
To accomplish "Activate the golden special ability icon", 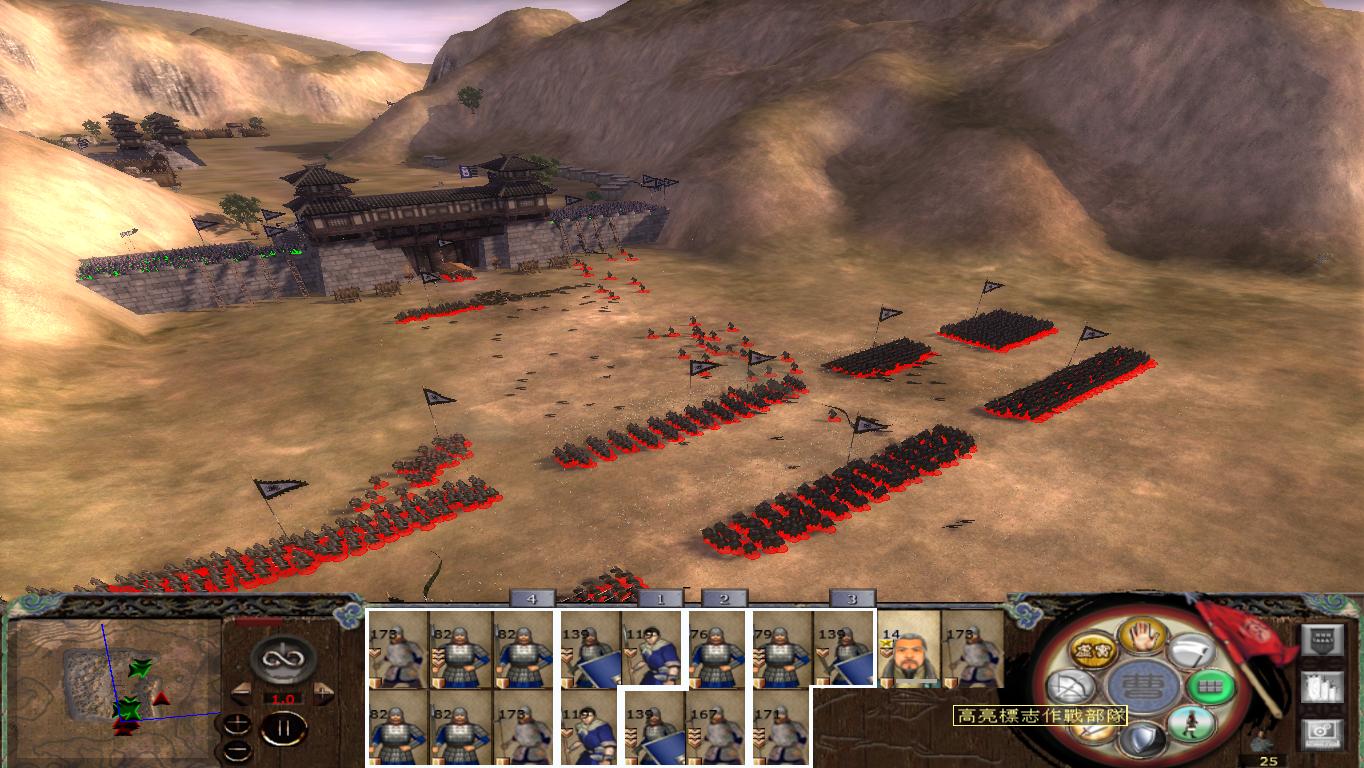I will [x=1094, y=649].
